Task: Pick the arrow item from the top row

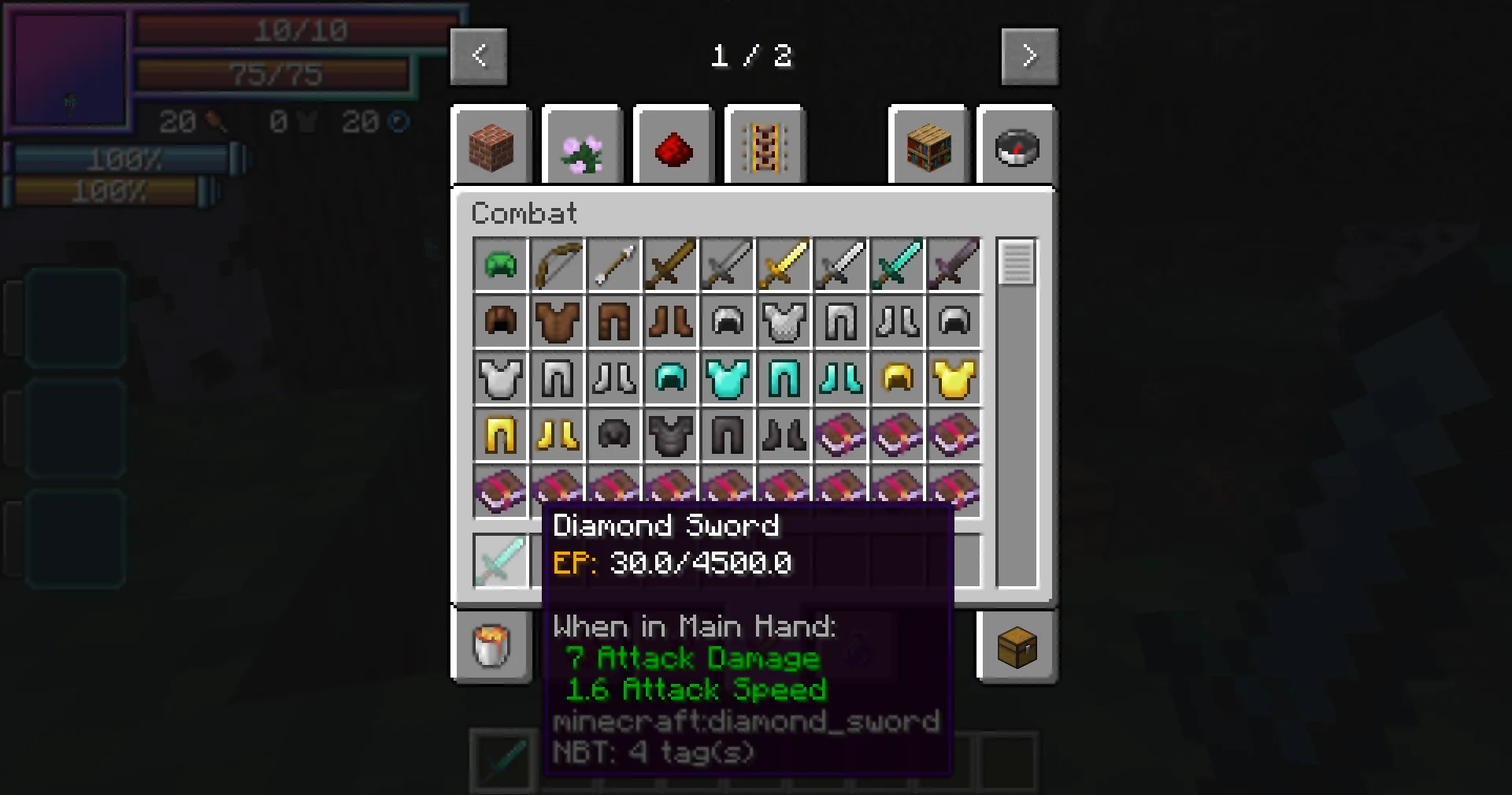Action: (614, 264)
